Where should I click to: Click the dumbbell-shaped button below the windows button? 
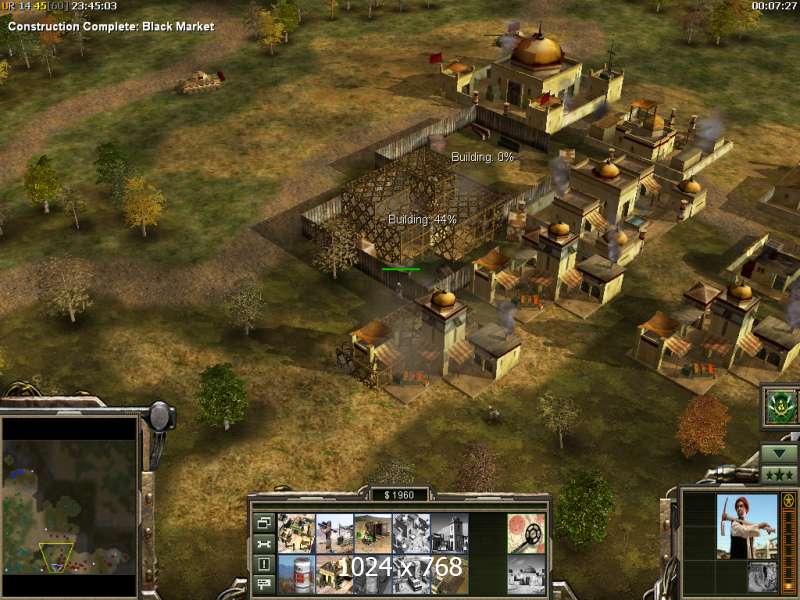click(264, 544)
